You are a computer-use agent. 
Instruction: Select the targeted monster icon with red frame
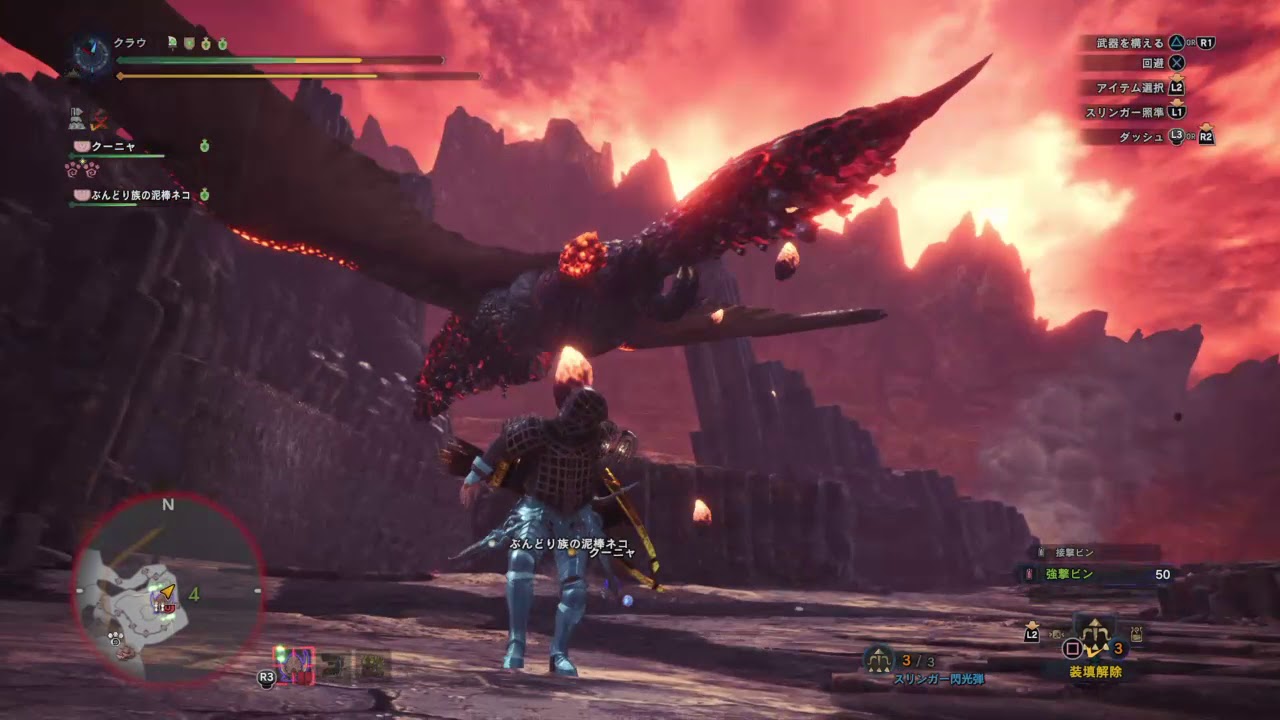(294, 666)
